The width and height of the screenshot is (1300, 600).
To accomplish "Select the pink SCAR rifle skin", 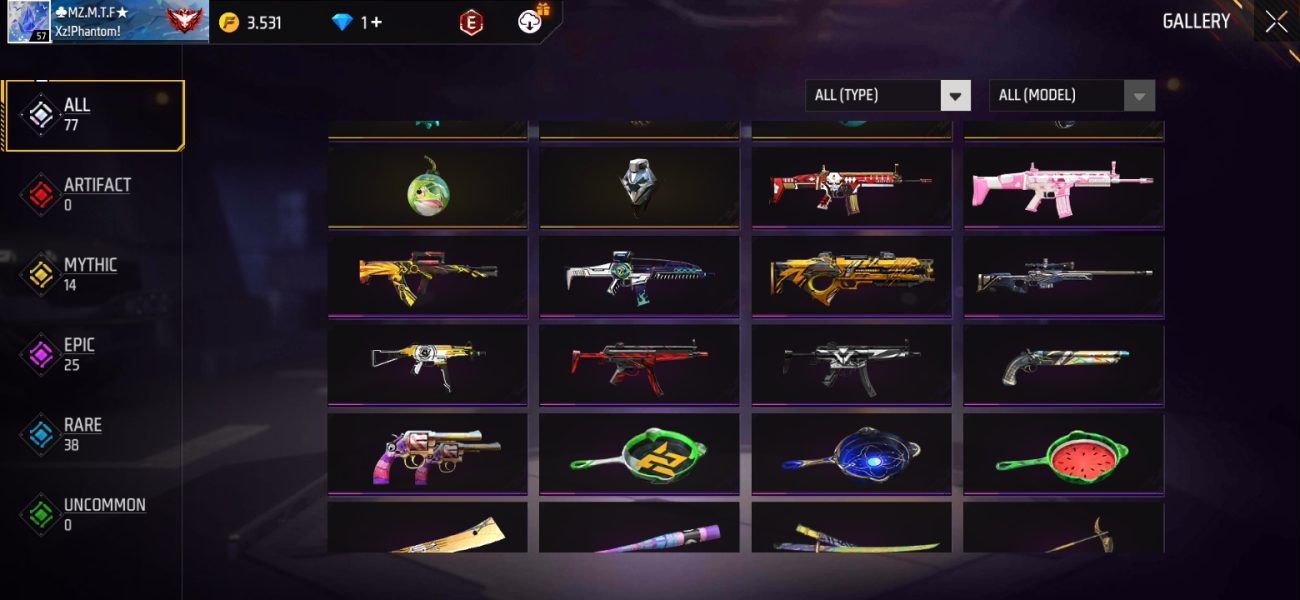I will point(1063,186).
